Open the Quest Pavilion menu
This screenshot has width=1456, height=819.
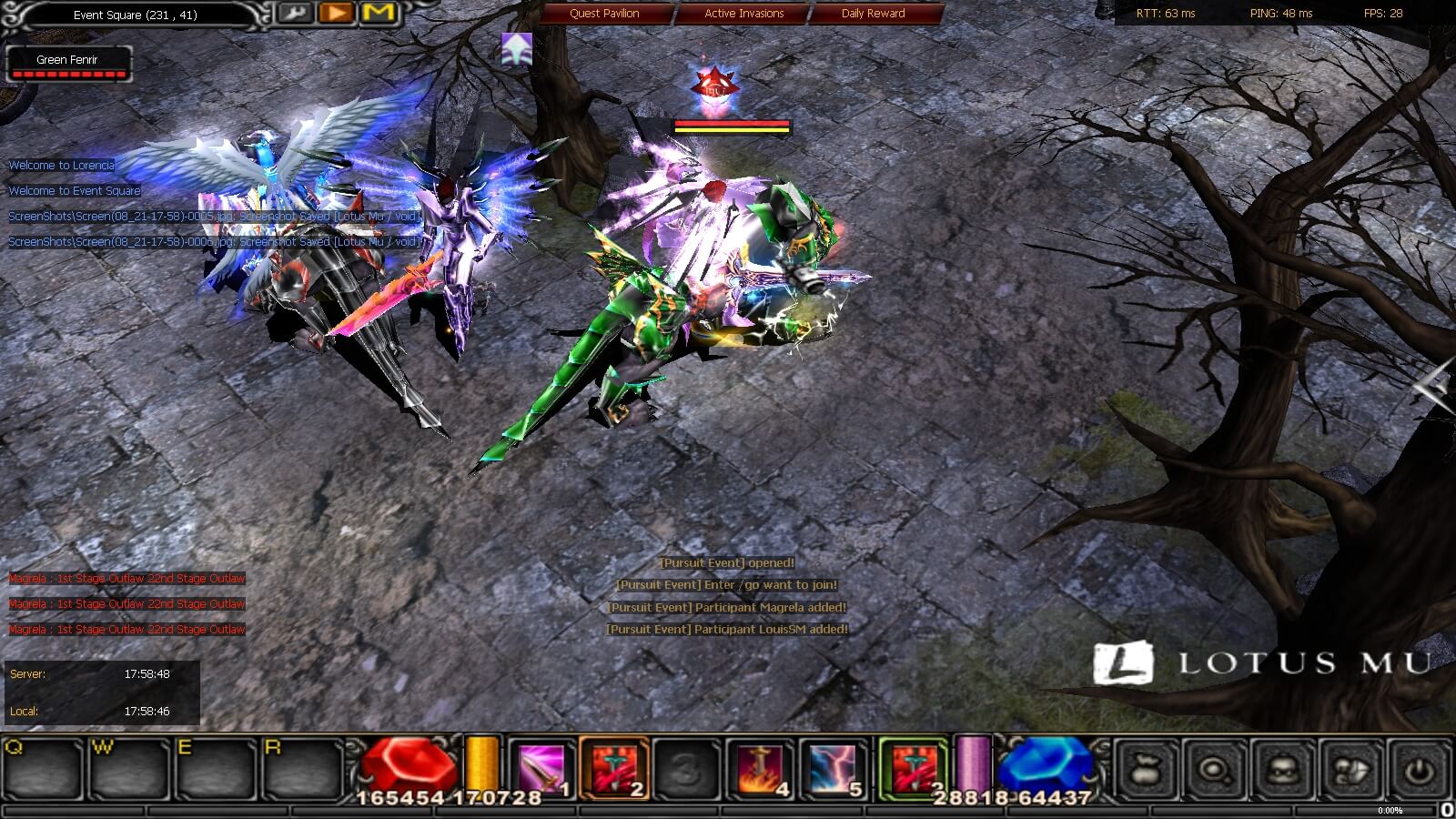click(x=604, y=14)
